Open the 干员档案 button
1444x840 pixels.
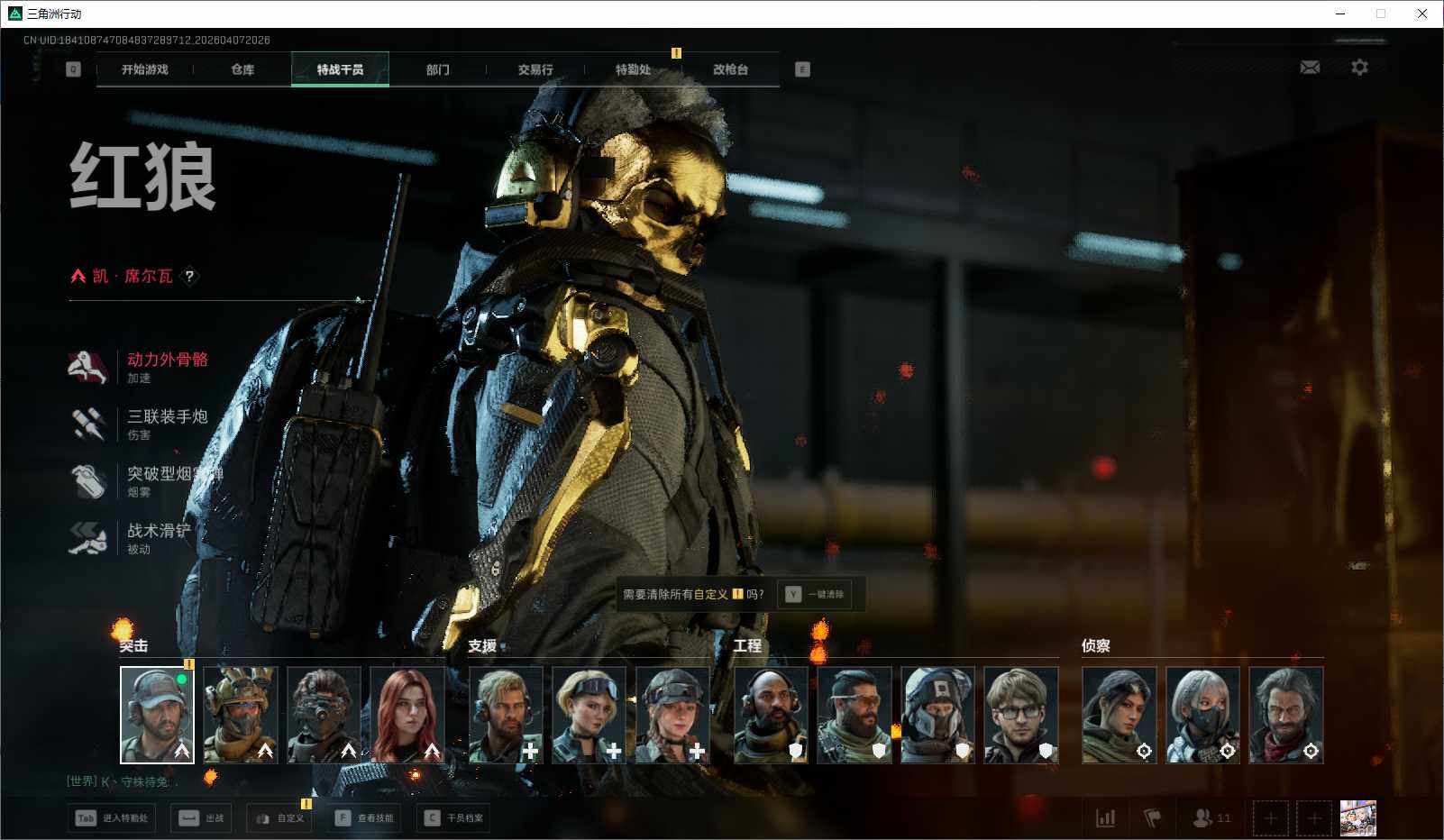point(454,818)
